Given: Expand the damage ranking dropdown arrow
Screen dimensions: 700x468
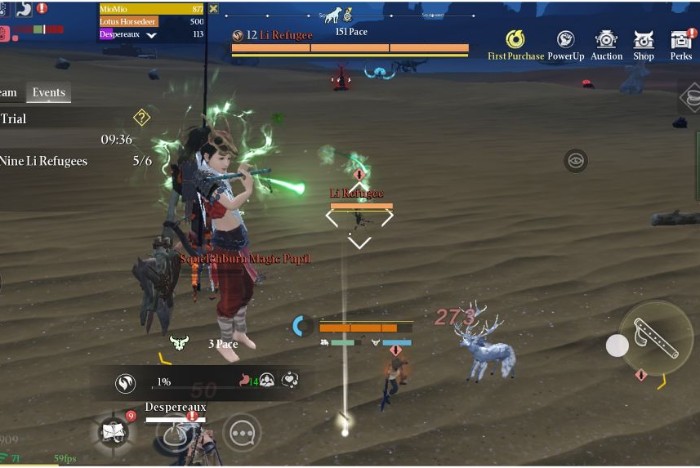Looking at the screenshot, I should coord(151,34).
